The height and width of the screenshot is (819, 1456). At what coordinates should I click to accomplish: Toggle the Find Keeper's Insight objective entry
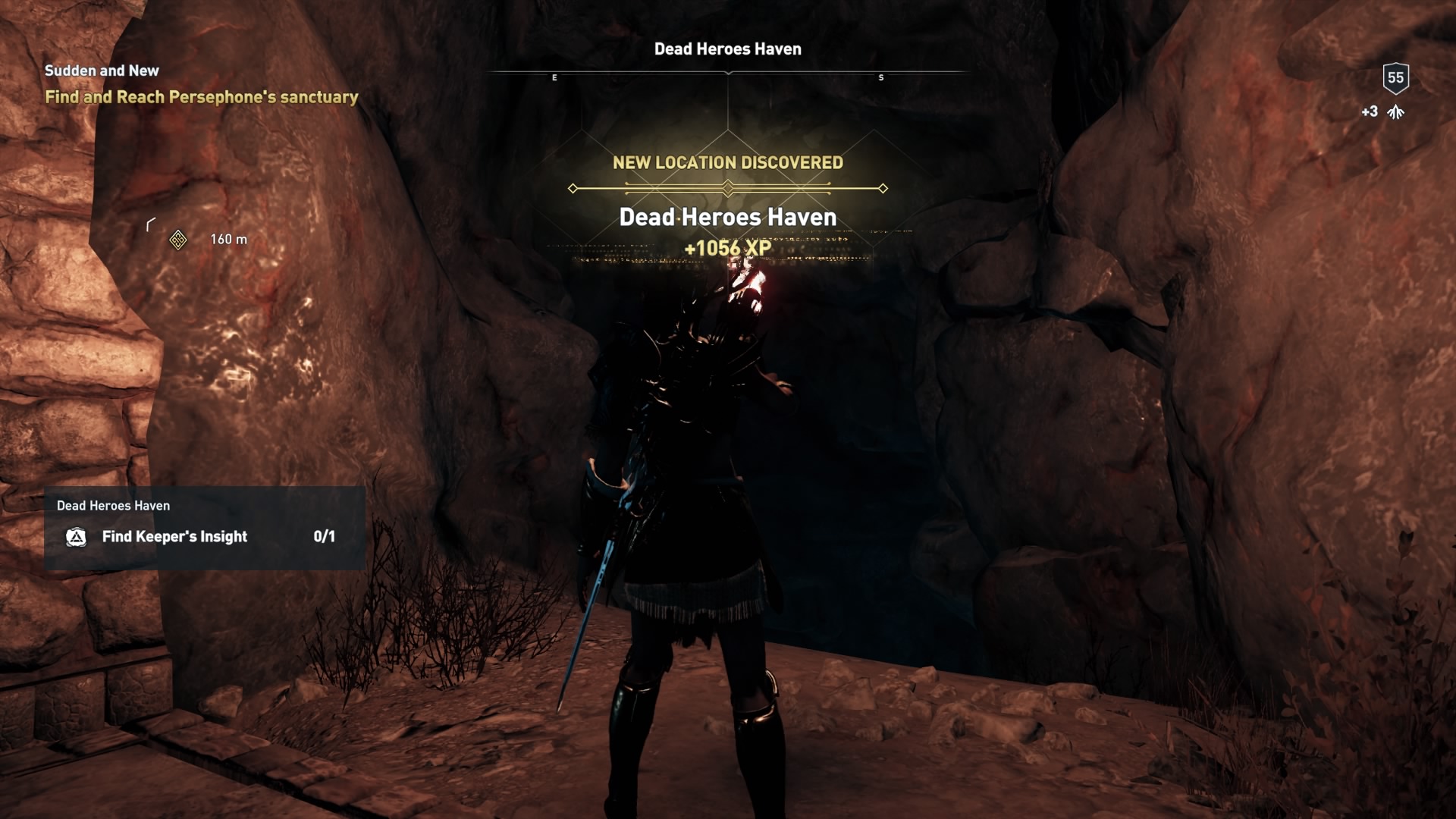174,537
